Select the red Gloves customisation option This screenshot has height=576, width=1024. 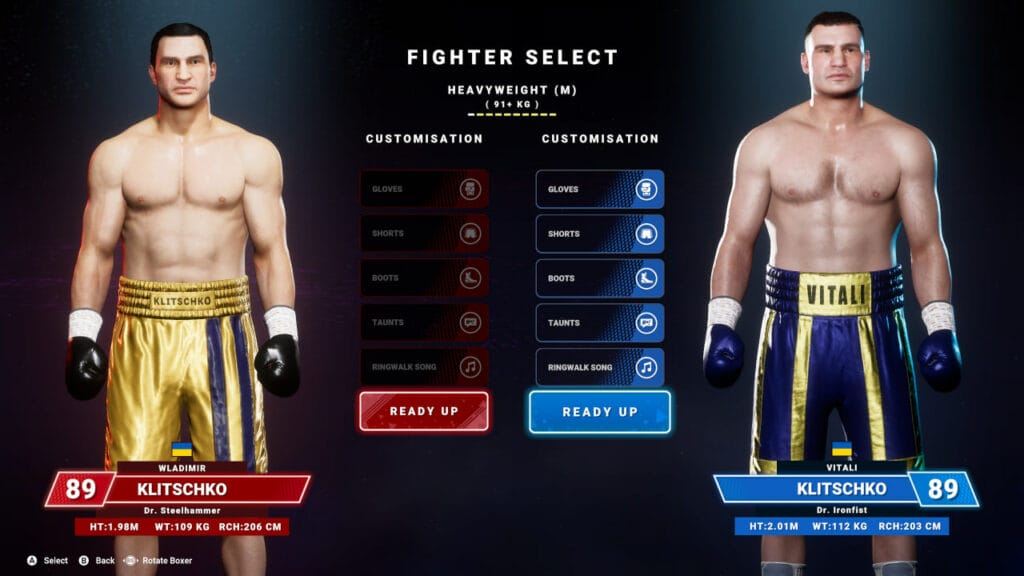(424, 189)
